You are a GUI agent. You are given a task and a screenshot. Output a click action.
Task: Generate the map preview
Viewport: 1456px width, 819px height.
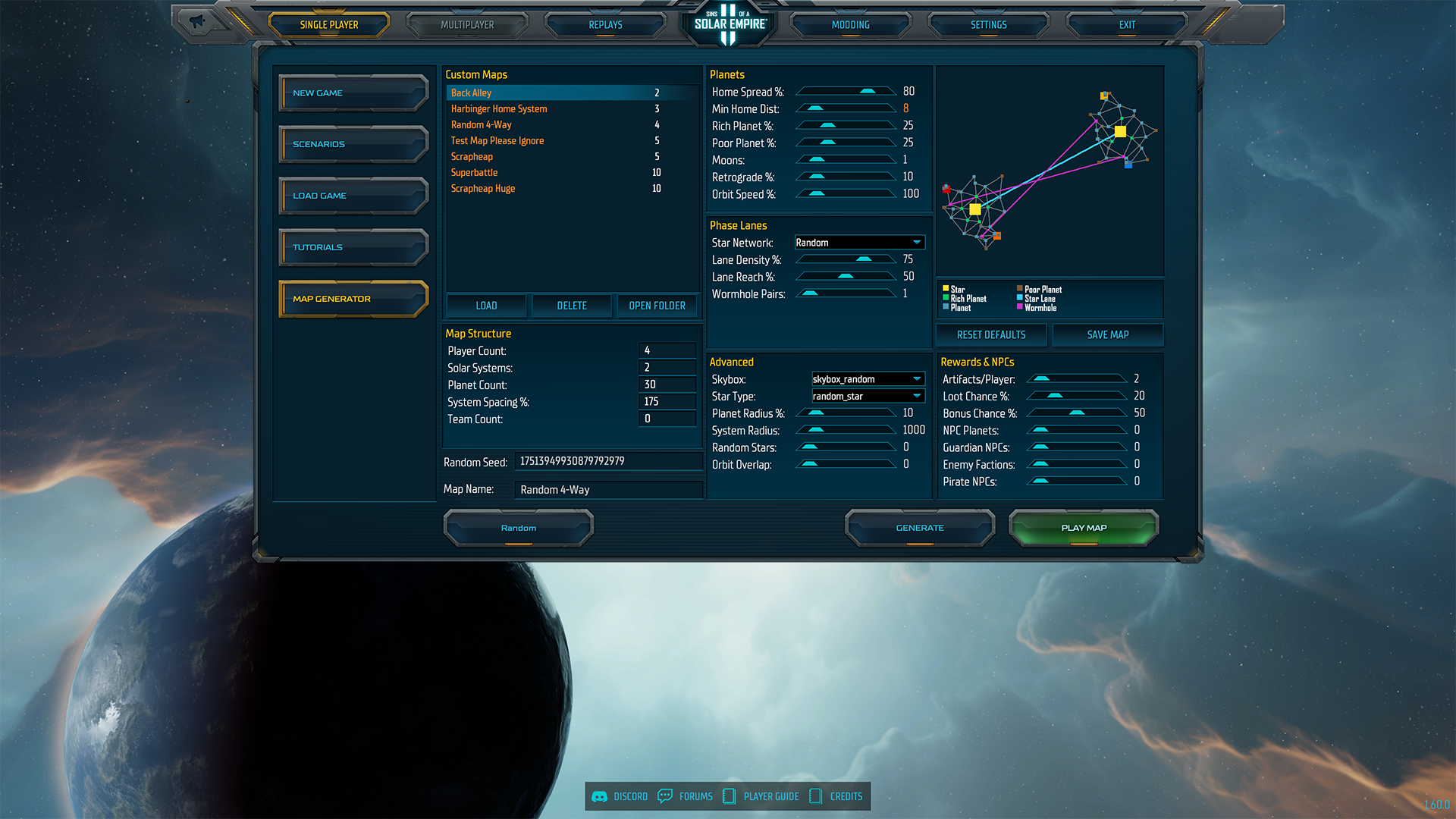(920, 528)
